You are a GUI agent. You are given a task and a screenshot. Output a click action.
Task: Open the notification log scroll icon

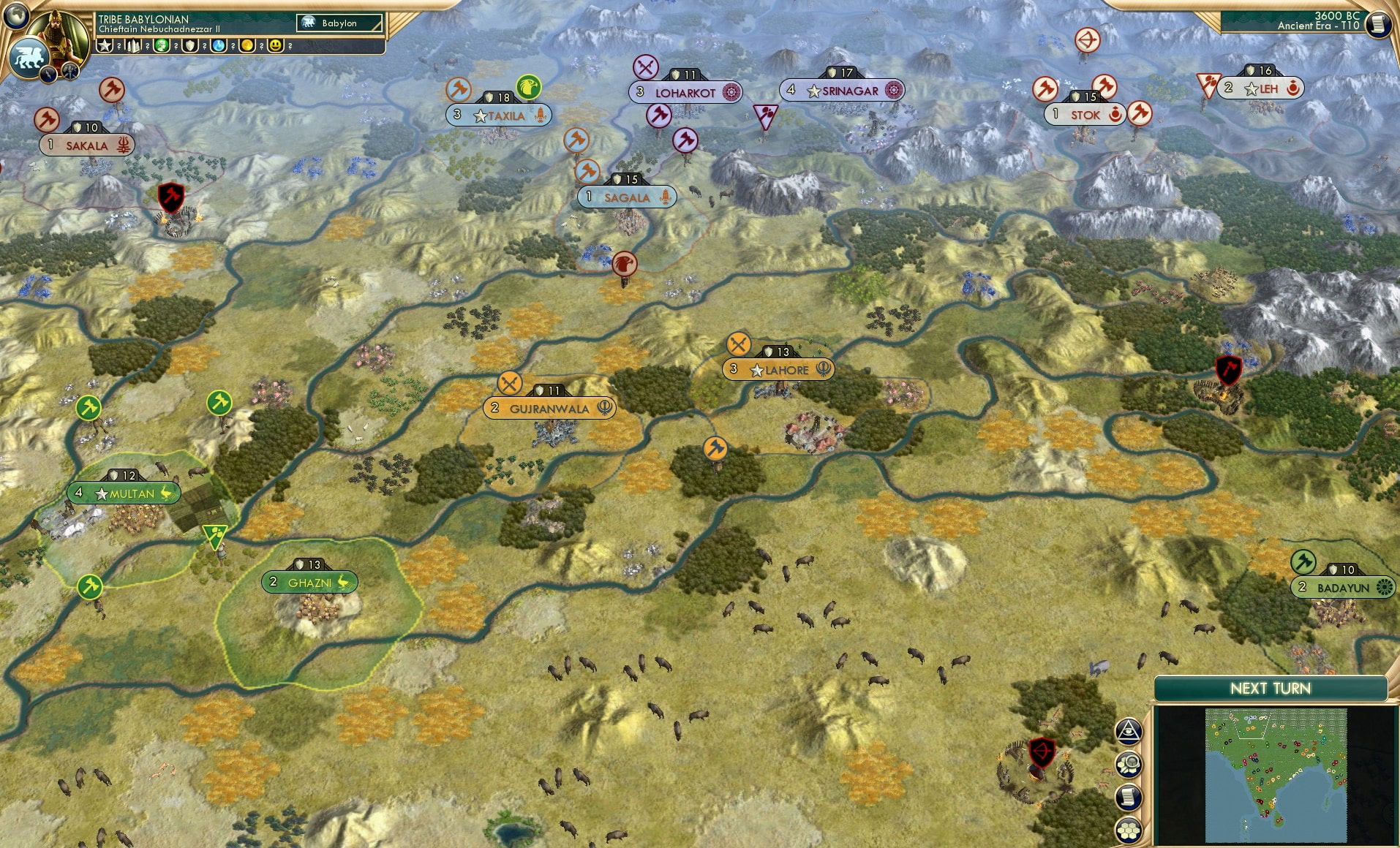tap(1129, 795)
